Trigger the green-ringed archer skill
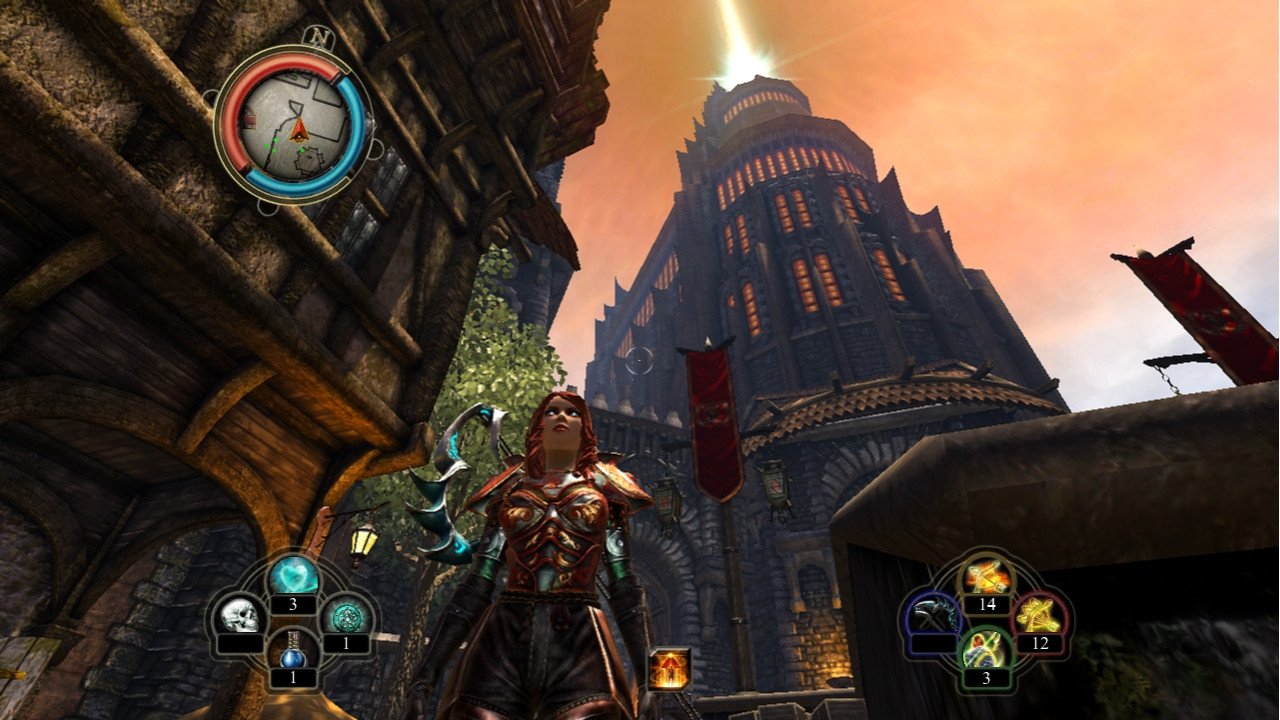Screen dimensions: 1280x720 tap(986, 651)
